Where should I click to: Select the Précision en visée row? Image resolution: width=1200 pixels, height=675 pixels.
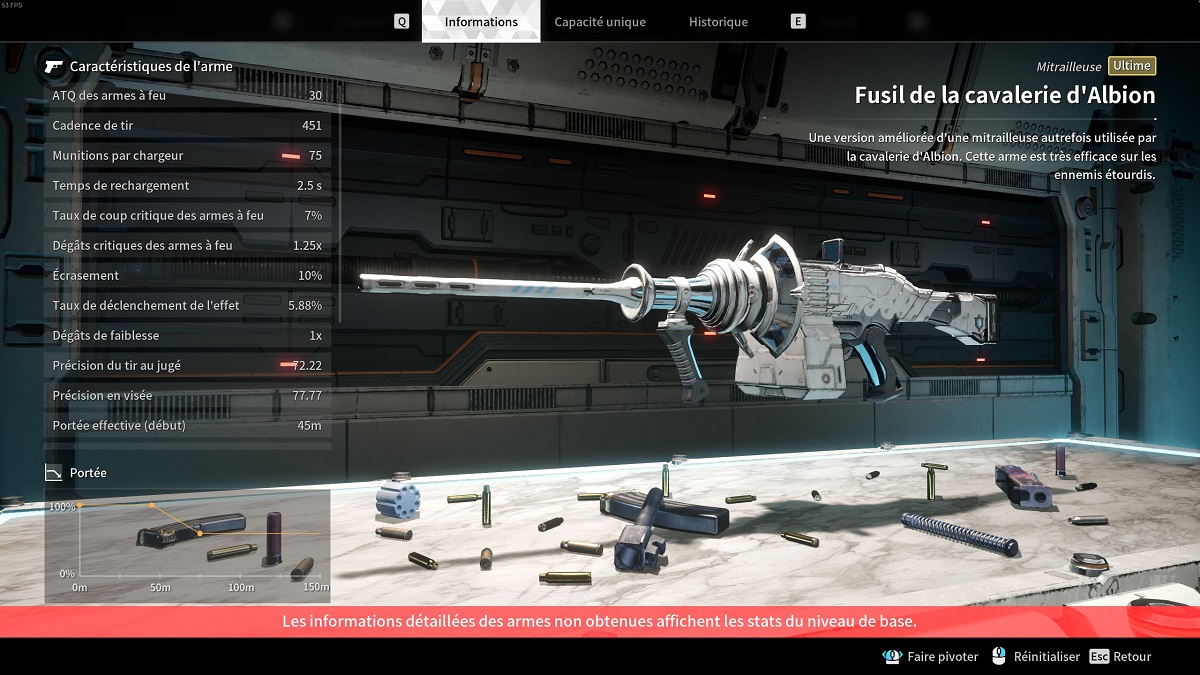[x=187, y=396]
